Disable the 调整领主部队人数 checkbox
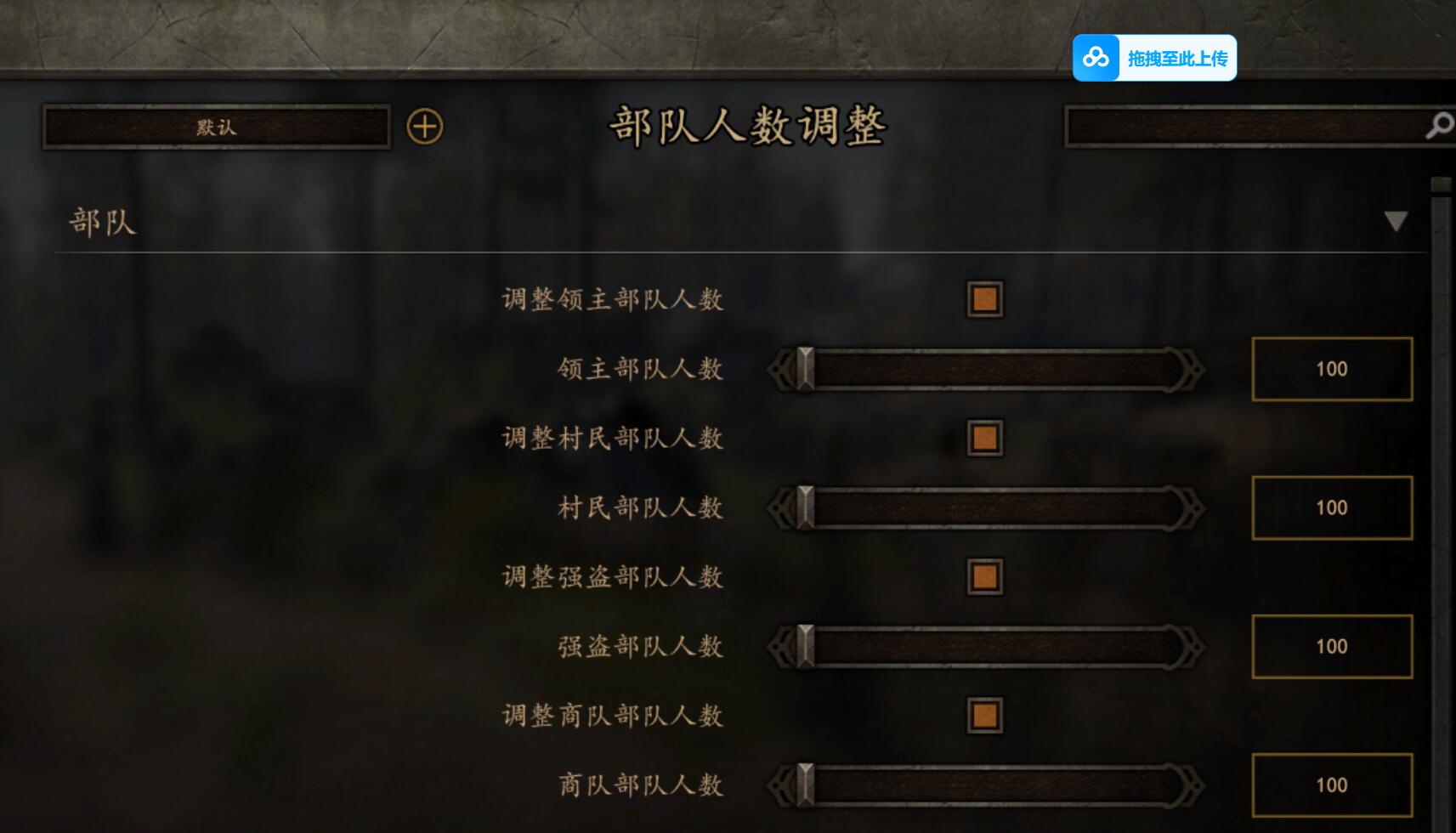The height and width of the screenshot is (833, 1456). pos(983,298)
